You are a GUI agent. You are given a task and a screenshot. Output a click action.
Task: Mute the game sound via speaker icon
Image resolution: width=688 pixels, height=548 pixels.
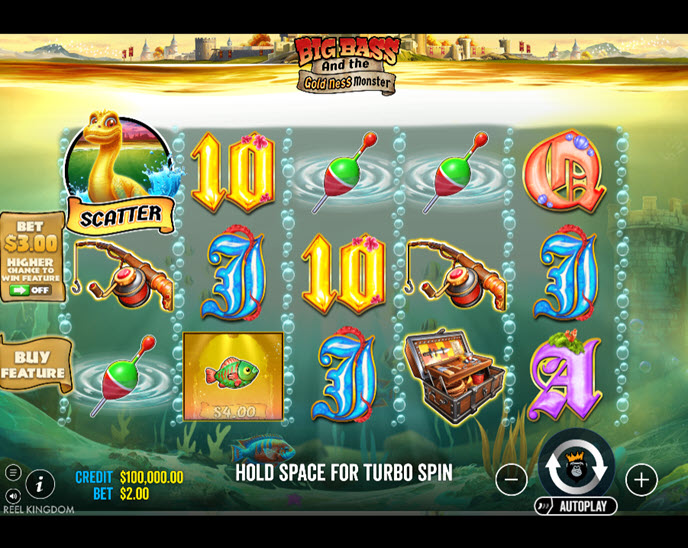pos(13,495)
